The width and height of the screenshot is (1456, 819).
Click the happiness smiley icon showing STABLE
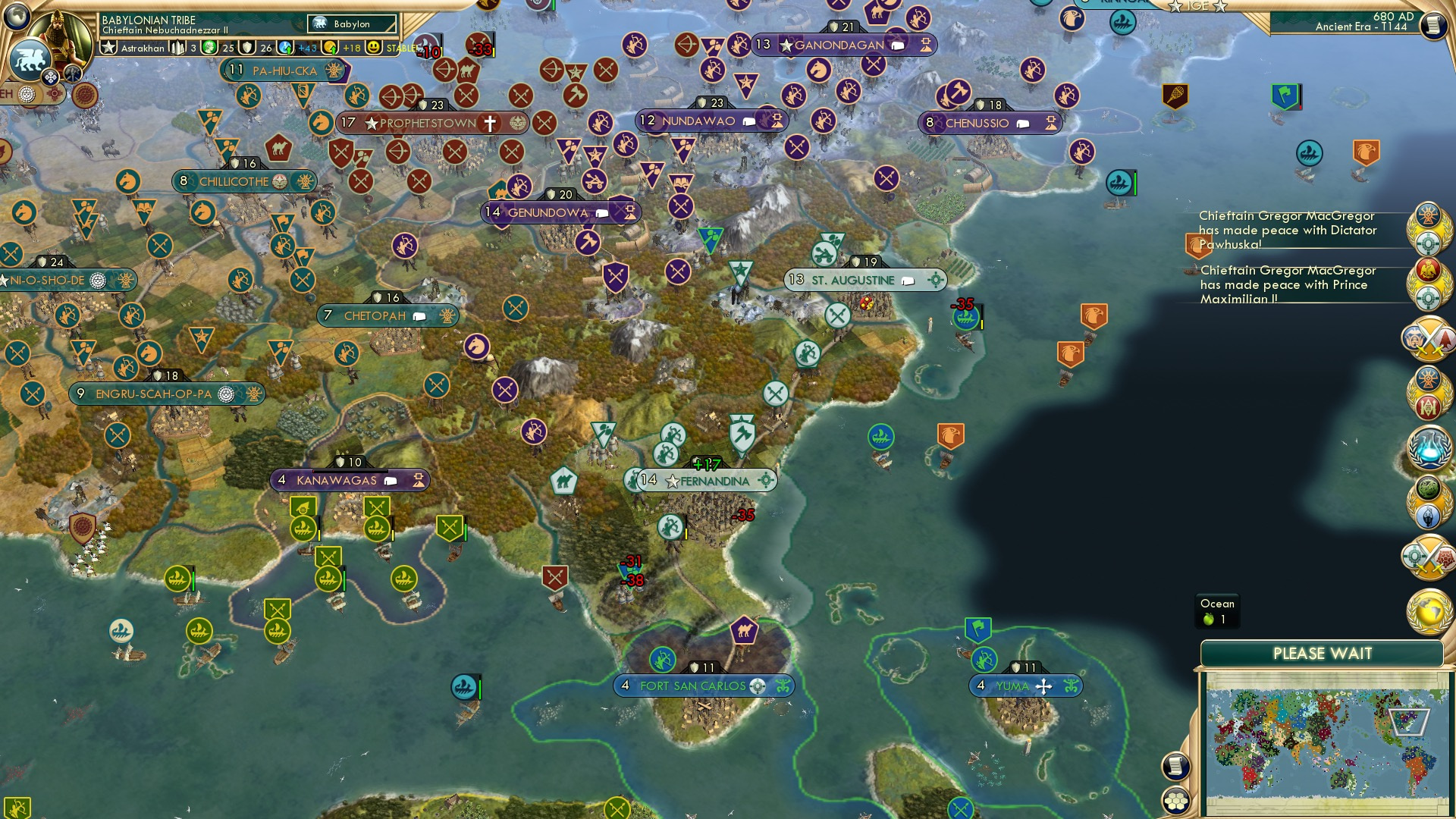[373, 47]
